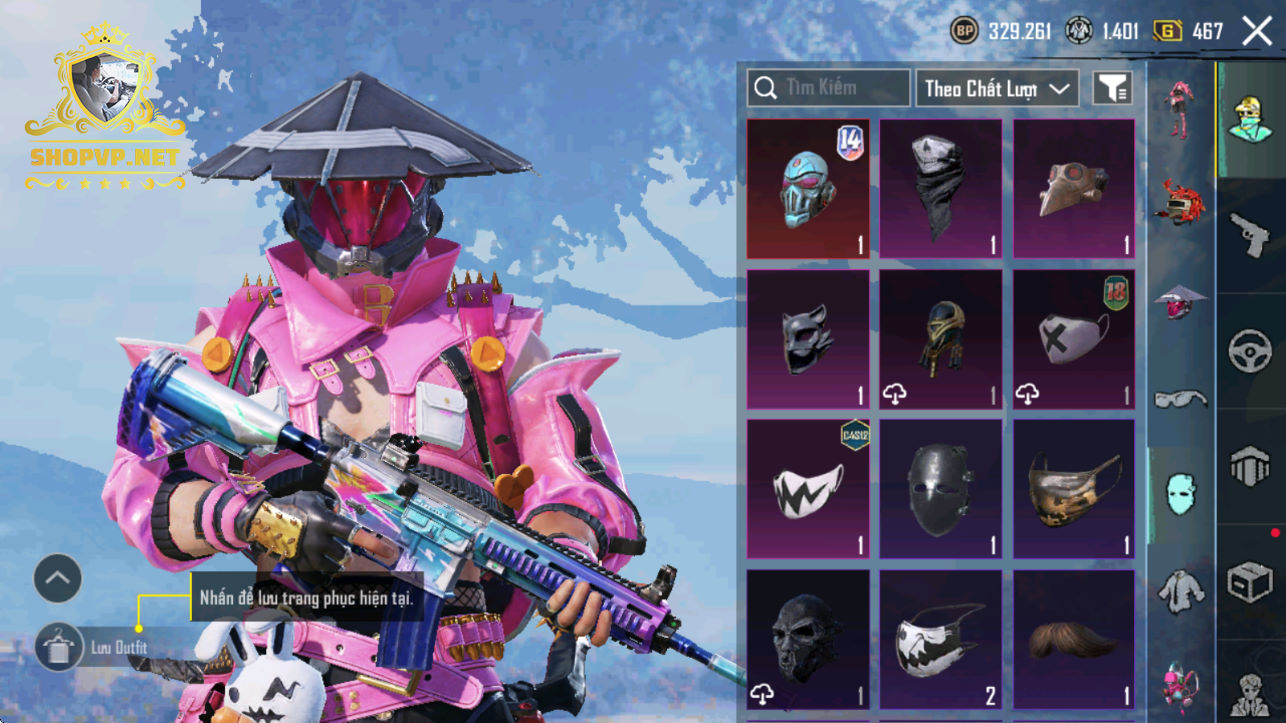1286x723 pixels.
Task: Open the conical hat headwear subcategory
Action: (x=1181, y=299)
